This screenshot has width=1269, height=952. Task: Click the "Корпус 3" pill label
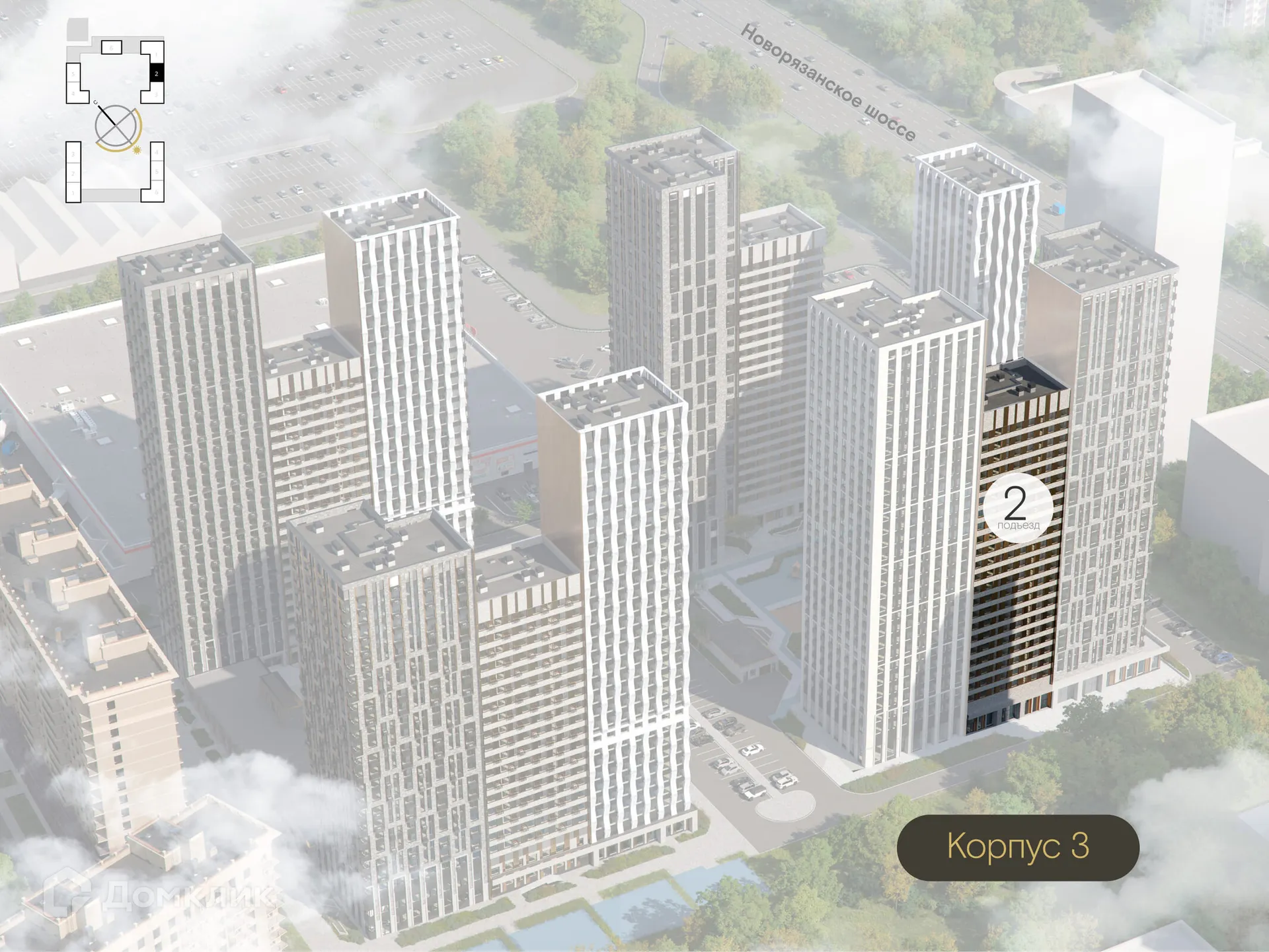click(1017, 847)
